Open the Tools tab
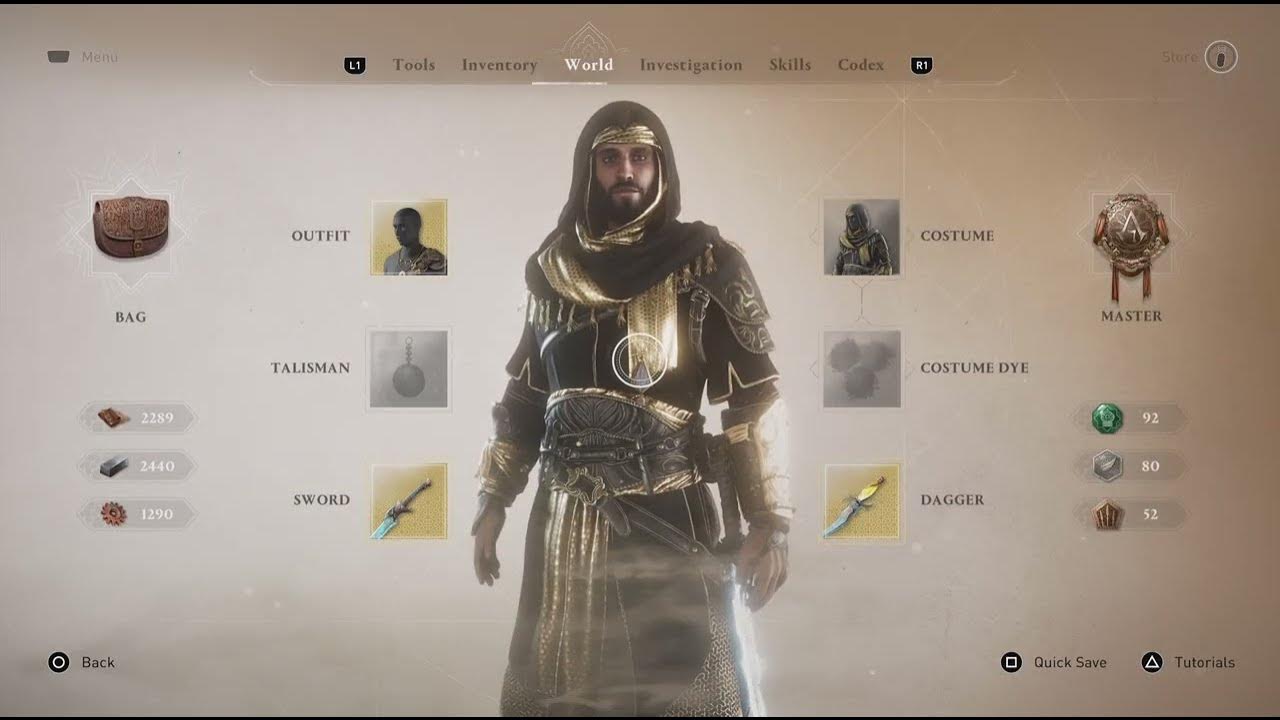Image resolution: width=1280 pixels, height=720 pixels. pyautogui.click(x=413, y=65)
